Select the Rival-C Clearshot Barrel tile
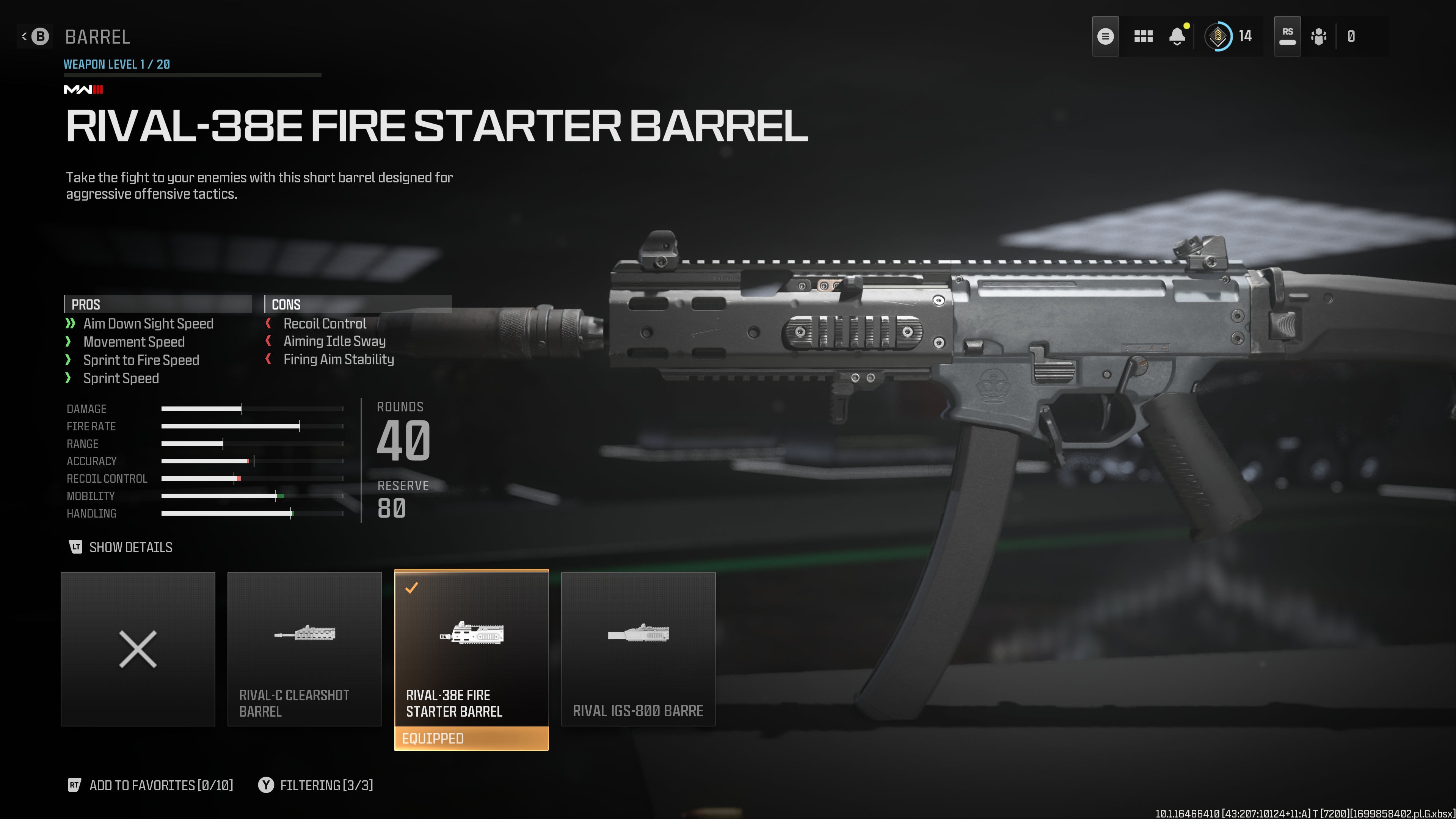 point(304,648)
